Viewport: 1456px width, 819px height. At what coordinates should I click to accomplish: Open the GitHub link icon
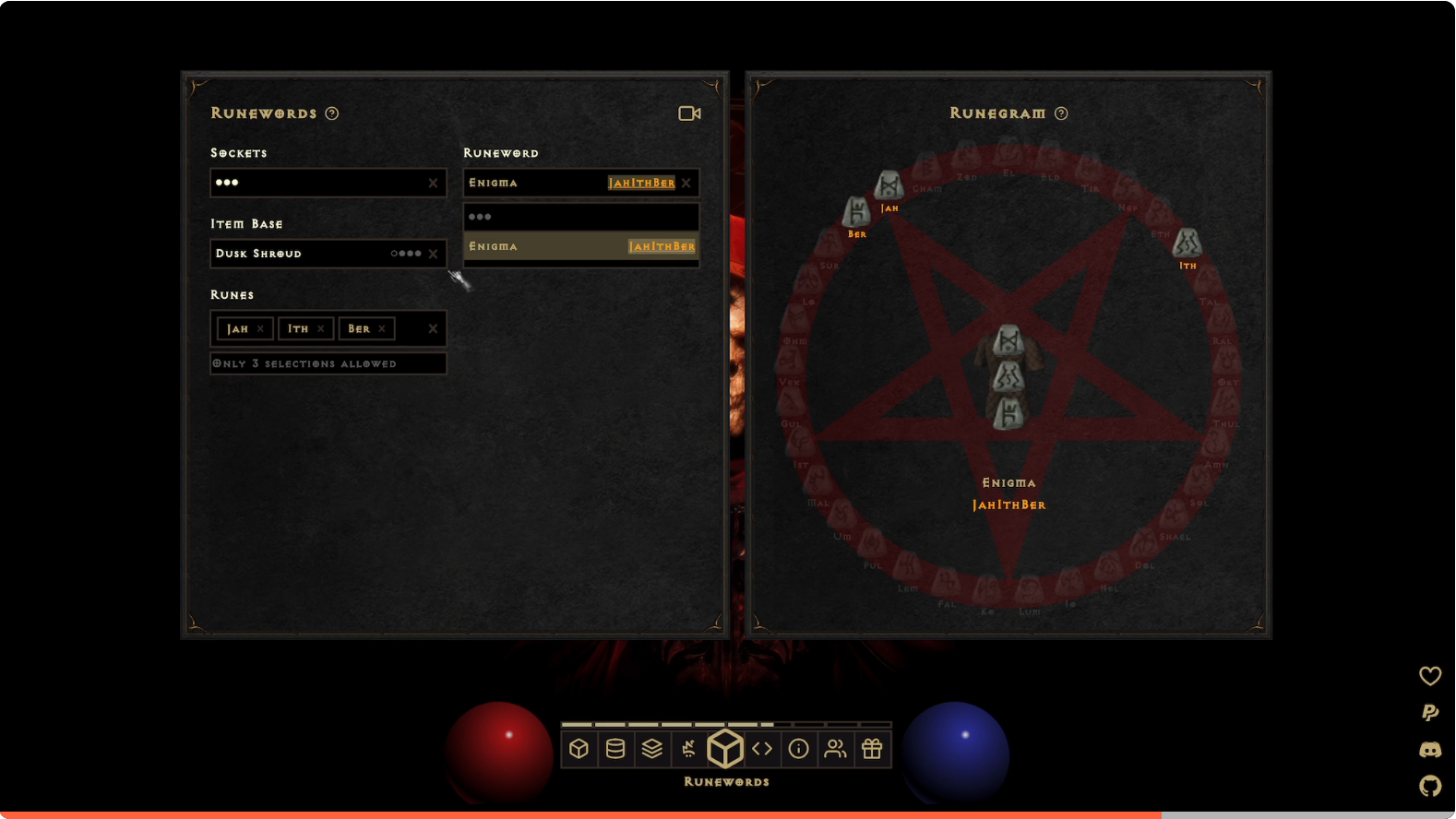click(1430, 786)
